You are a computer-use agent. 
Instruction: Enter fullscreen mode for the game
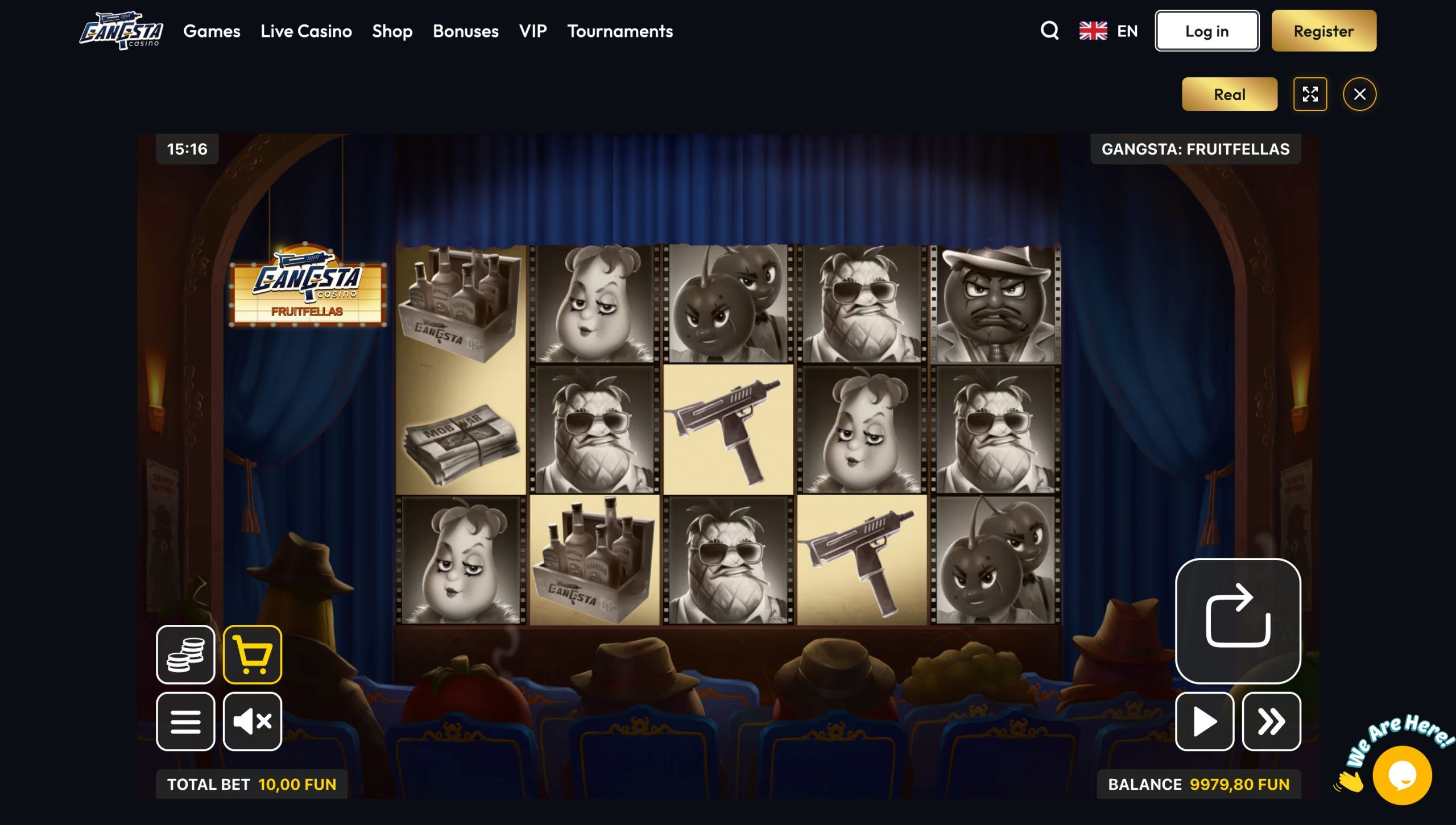[x=1310, y=94]
